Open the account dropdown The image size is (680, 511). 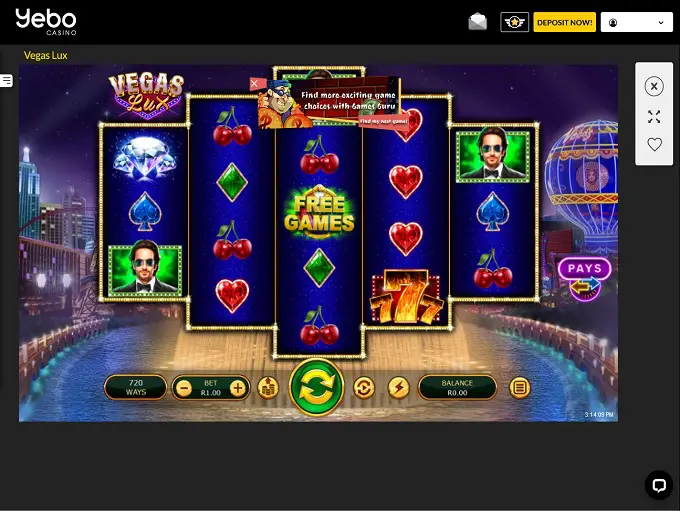pyautogui.click(x=636, y=22)
